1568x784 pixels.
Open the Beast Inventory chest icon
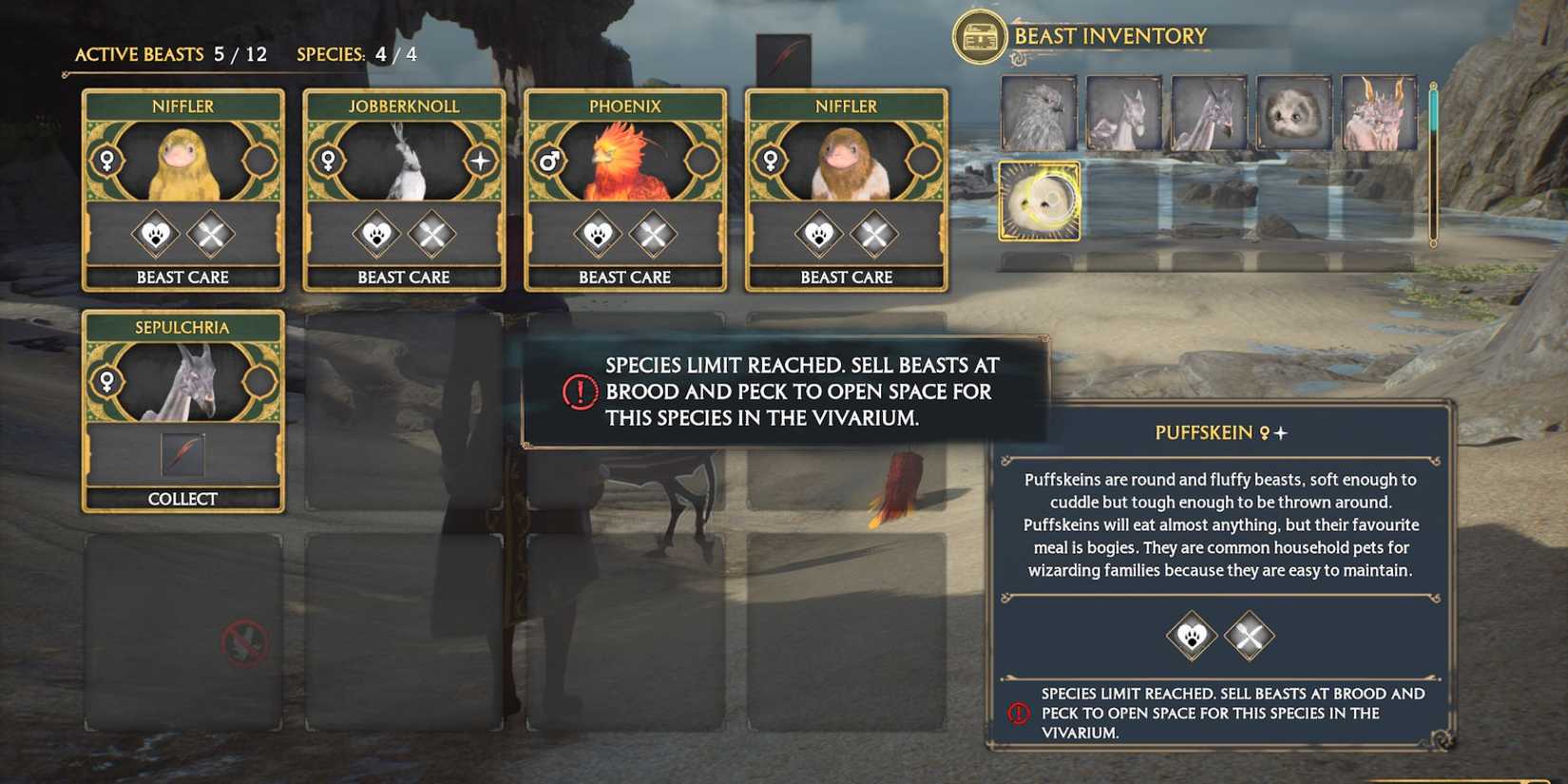point(979,35)
